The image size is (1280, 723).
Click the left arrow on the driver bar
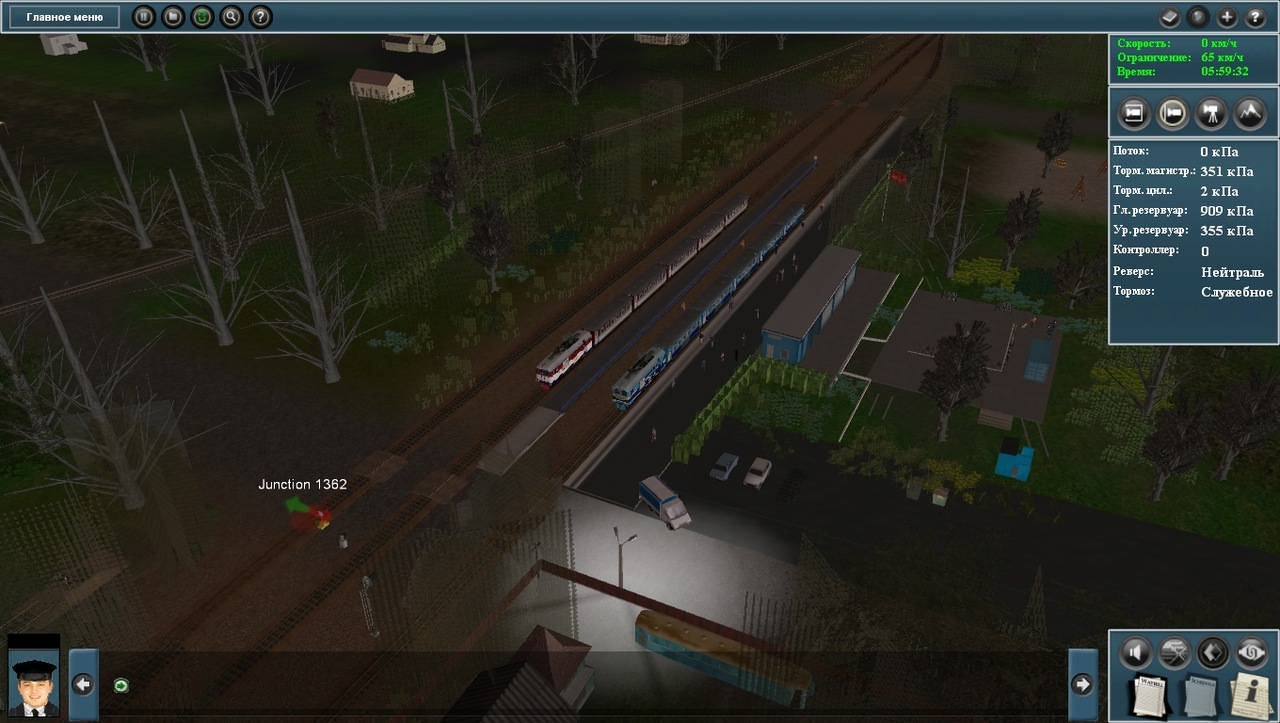(84, 684)
